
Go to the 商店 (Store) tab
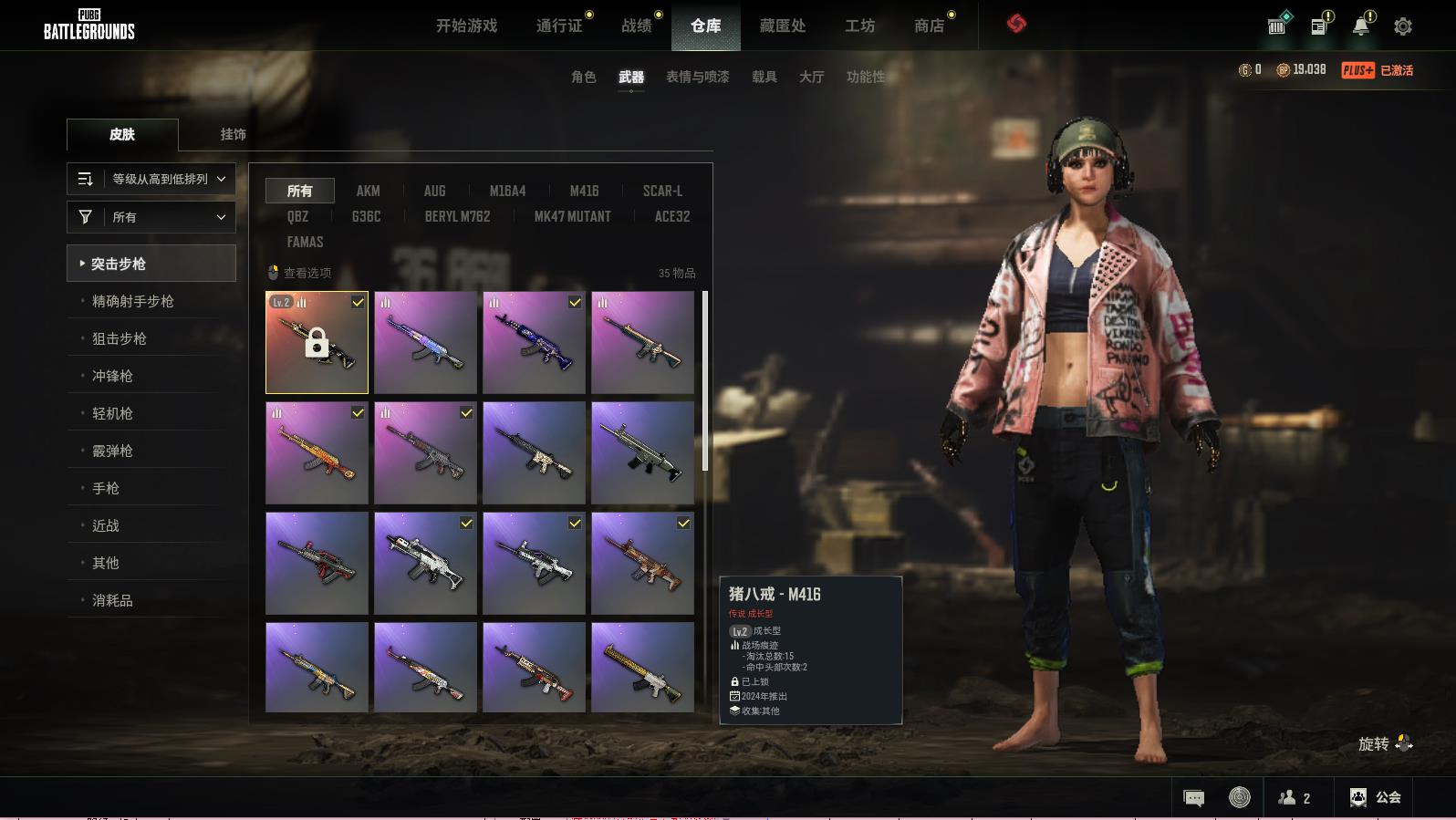coord(929,26)
